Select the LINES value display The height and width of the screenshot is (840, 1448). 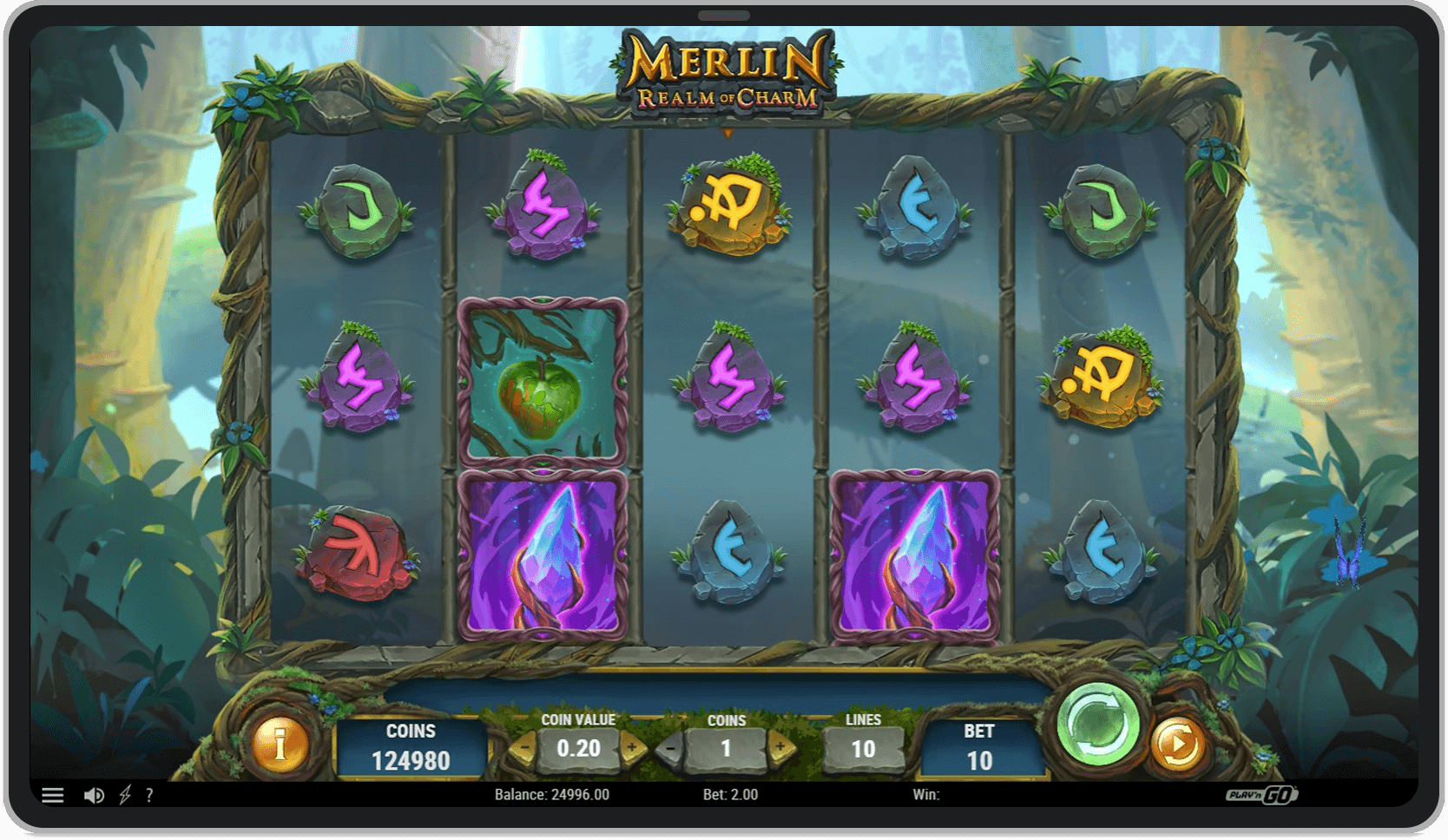pyautogui.click(x=864, y=748)
